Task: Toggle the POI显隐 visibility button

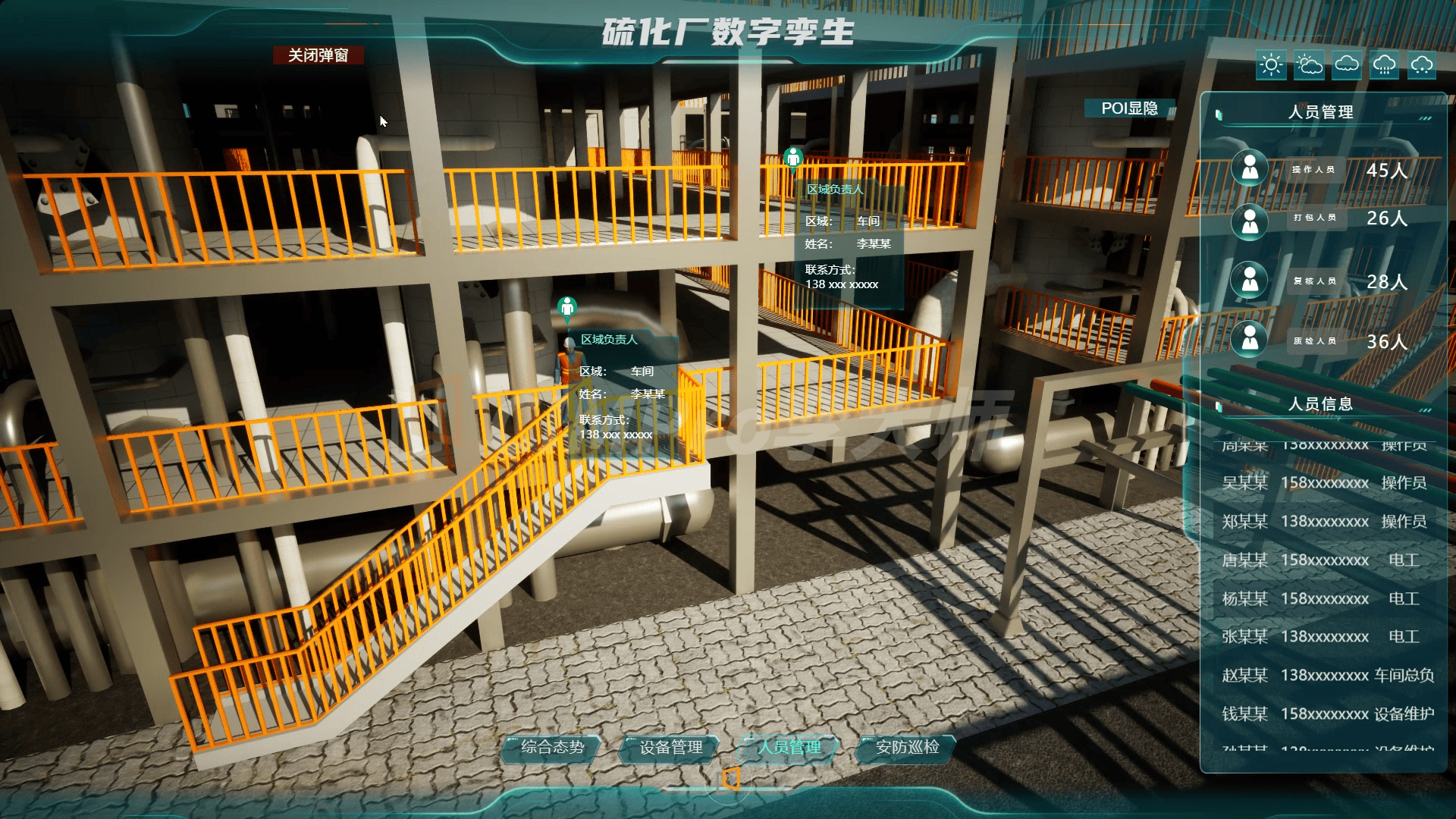Action: point(1129,108)
